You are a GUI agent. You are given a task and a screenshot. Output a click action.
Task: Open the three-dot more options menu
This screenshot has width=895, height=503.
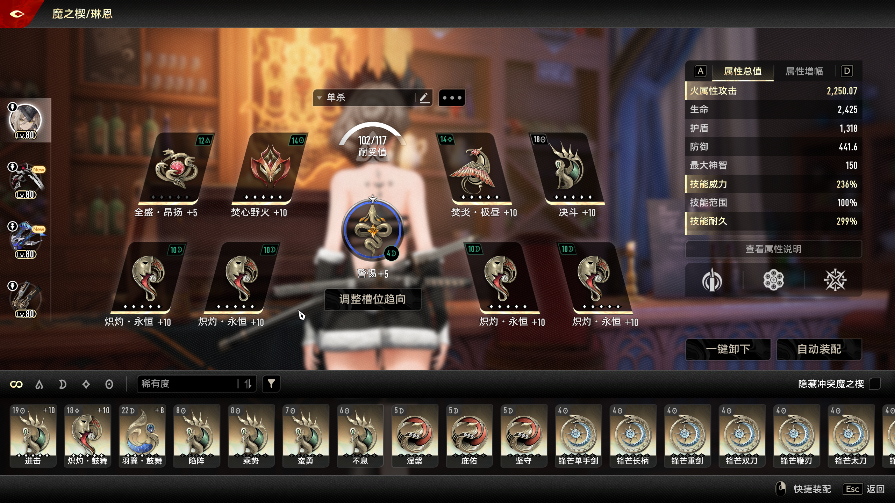(452, 98)
